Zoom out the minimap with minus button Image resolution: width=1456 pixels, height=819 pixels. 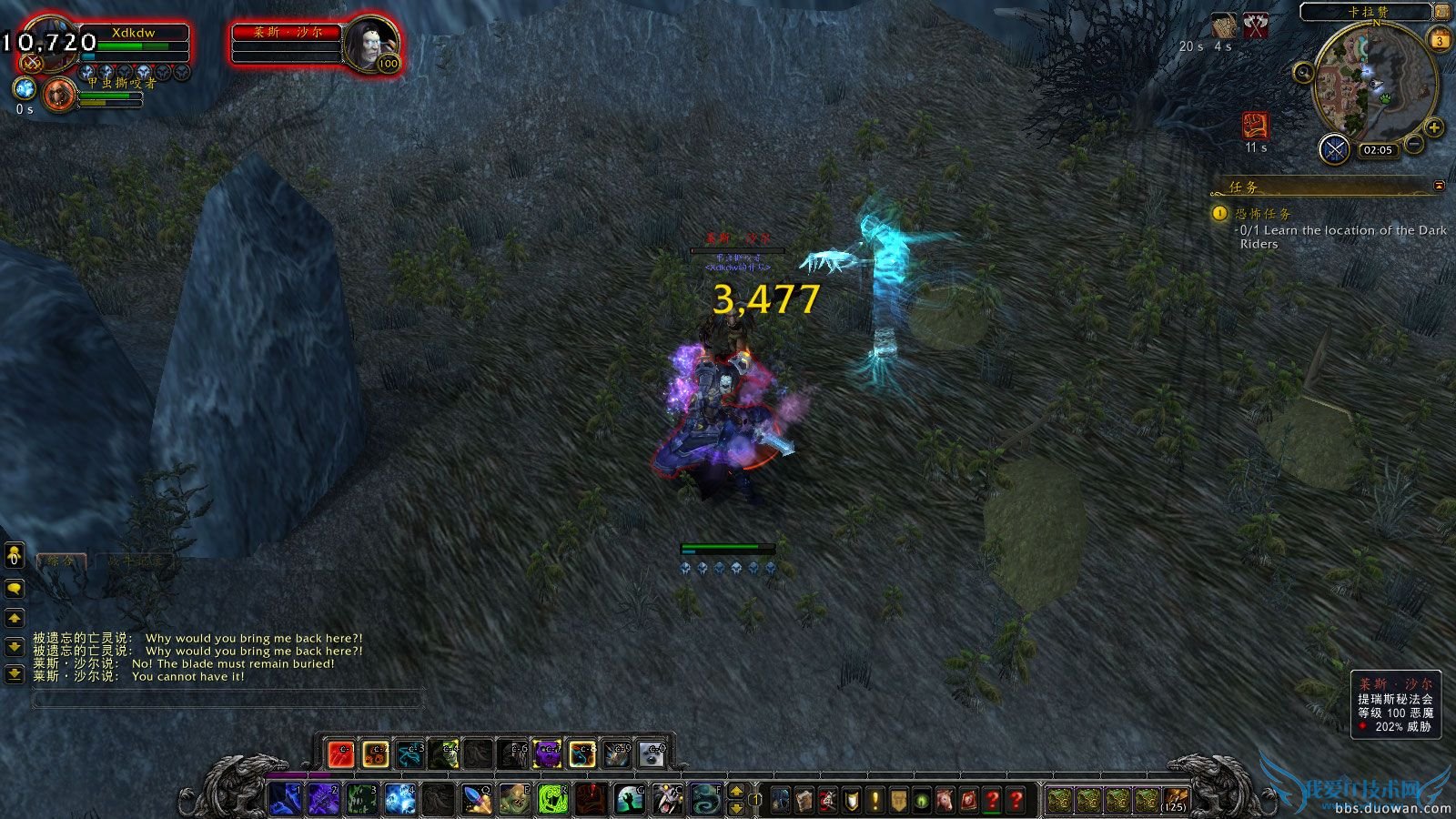click(x=1414, y=144)
